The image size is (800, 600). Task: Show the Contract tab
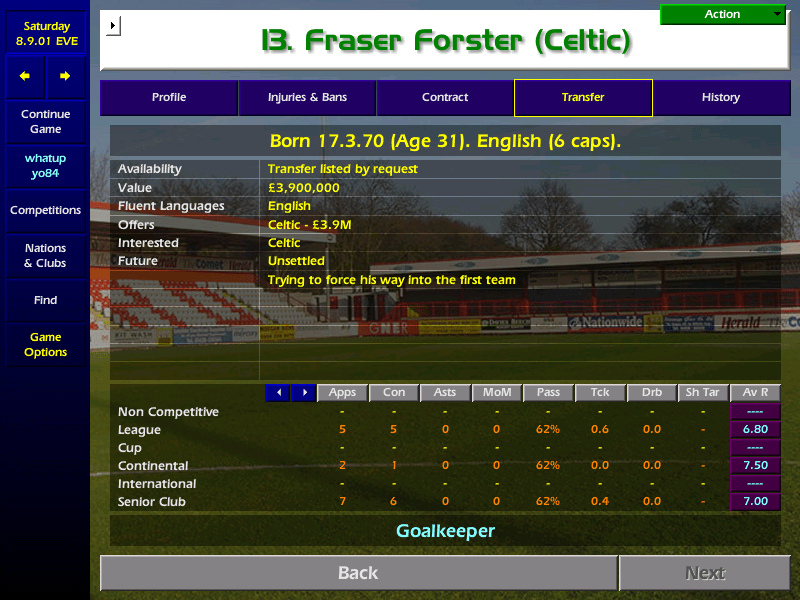tap(445, 98)
